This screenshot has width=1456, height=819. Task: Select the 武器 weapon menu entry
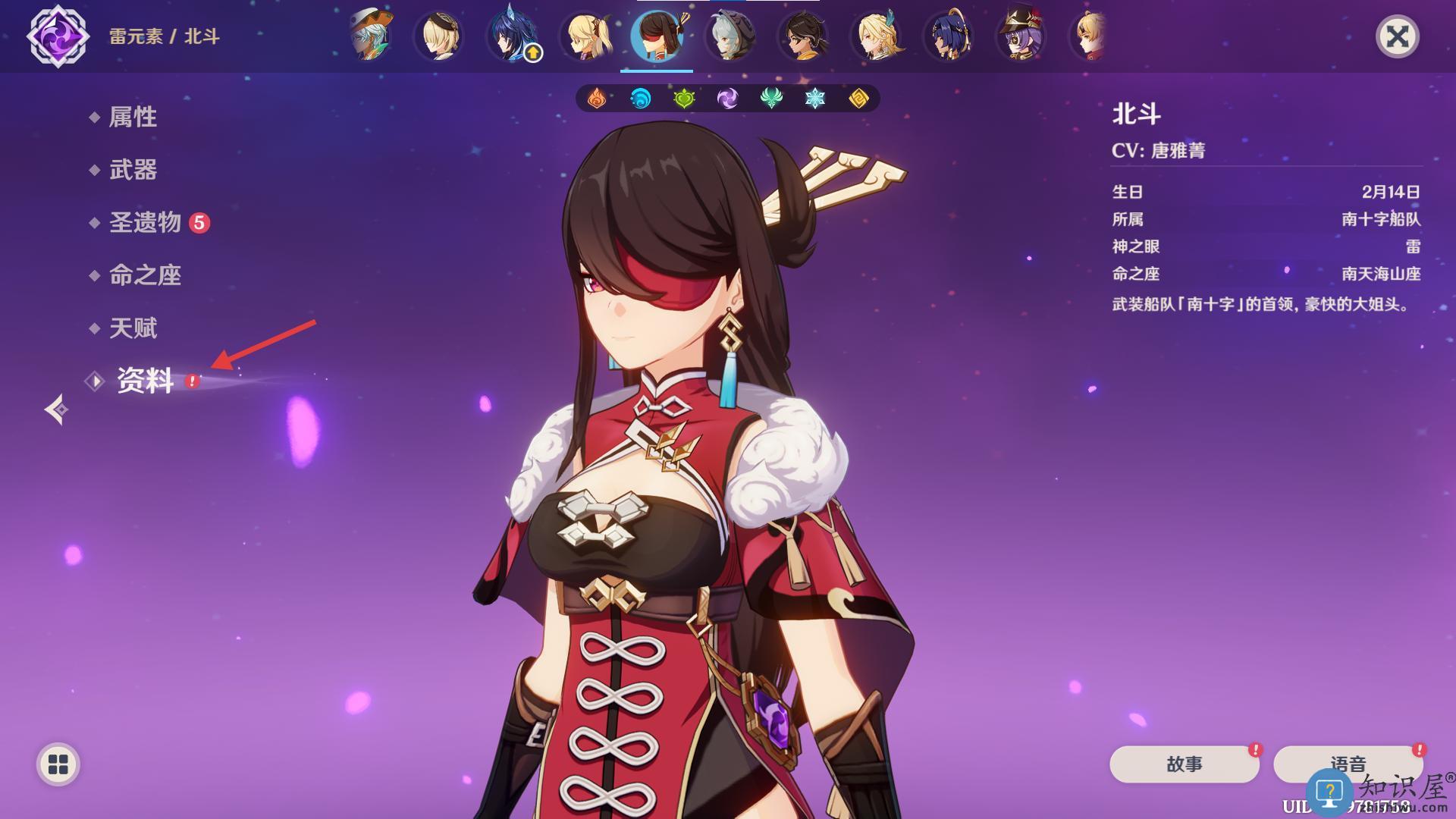[133, 170]
